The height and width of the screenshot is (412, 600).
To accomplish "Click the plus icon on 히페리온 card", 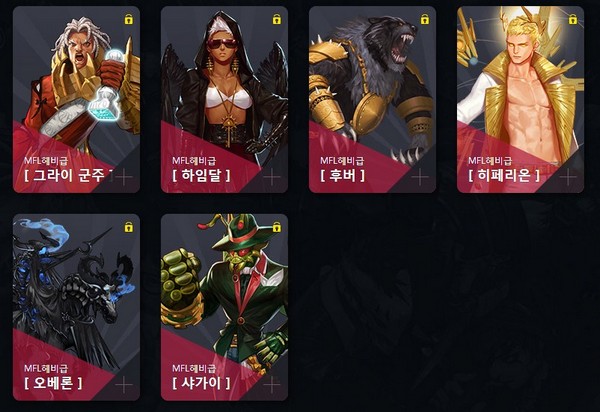I will pyautogui.click(x=568, y=176).
